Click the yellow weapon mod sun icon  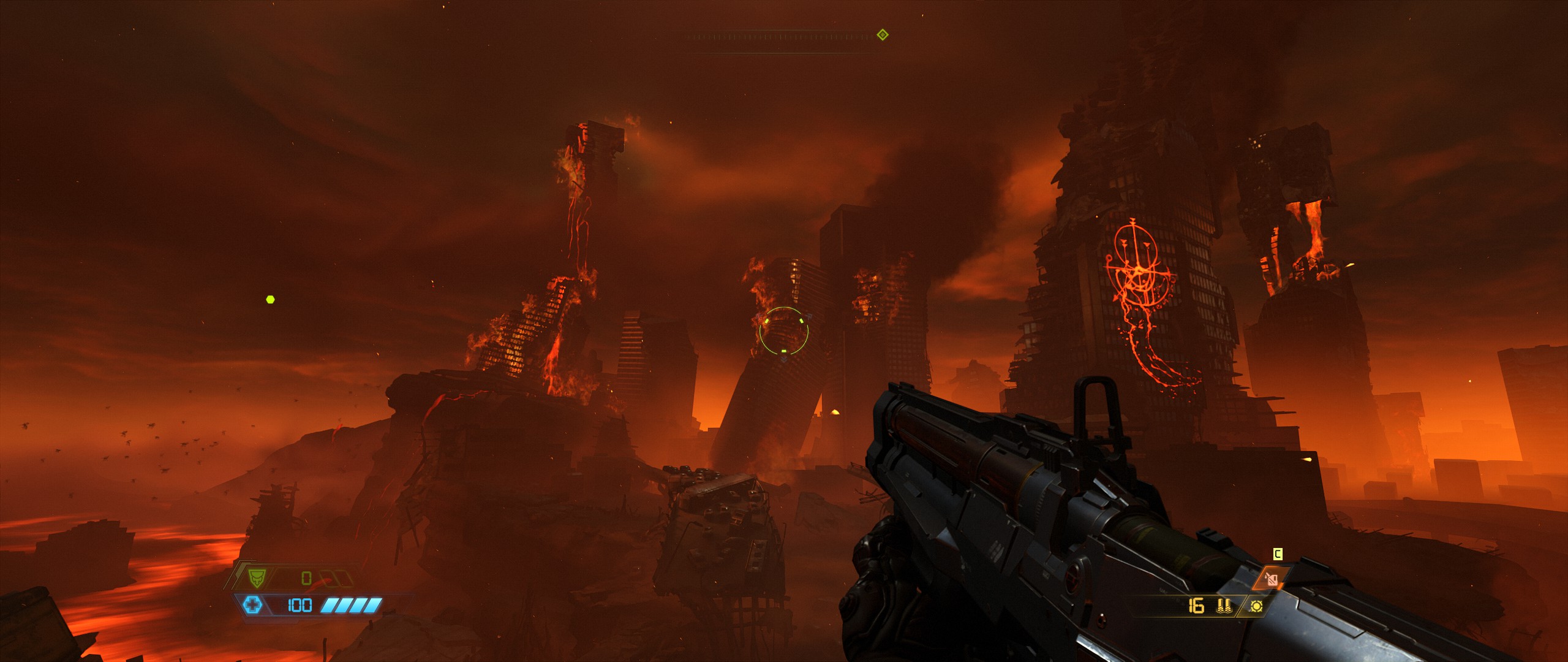pyautogui.click(x=1256, y=606)
